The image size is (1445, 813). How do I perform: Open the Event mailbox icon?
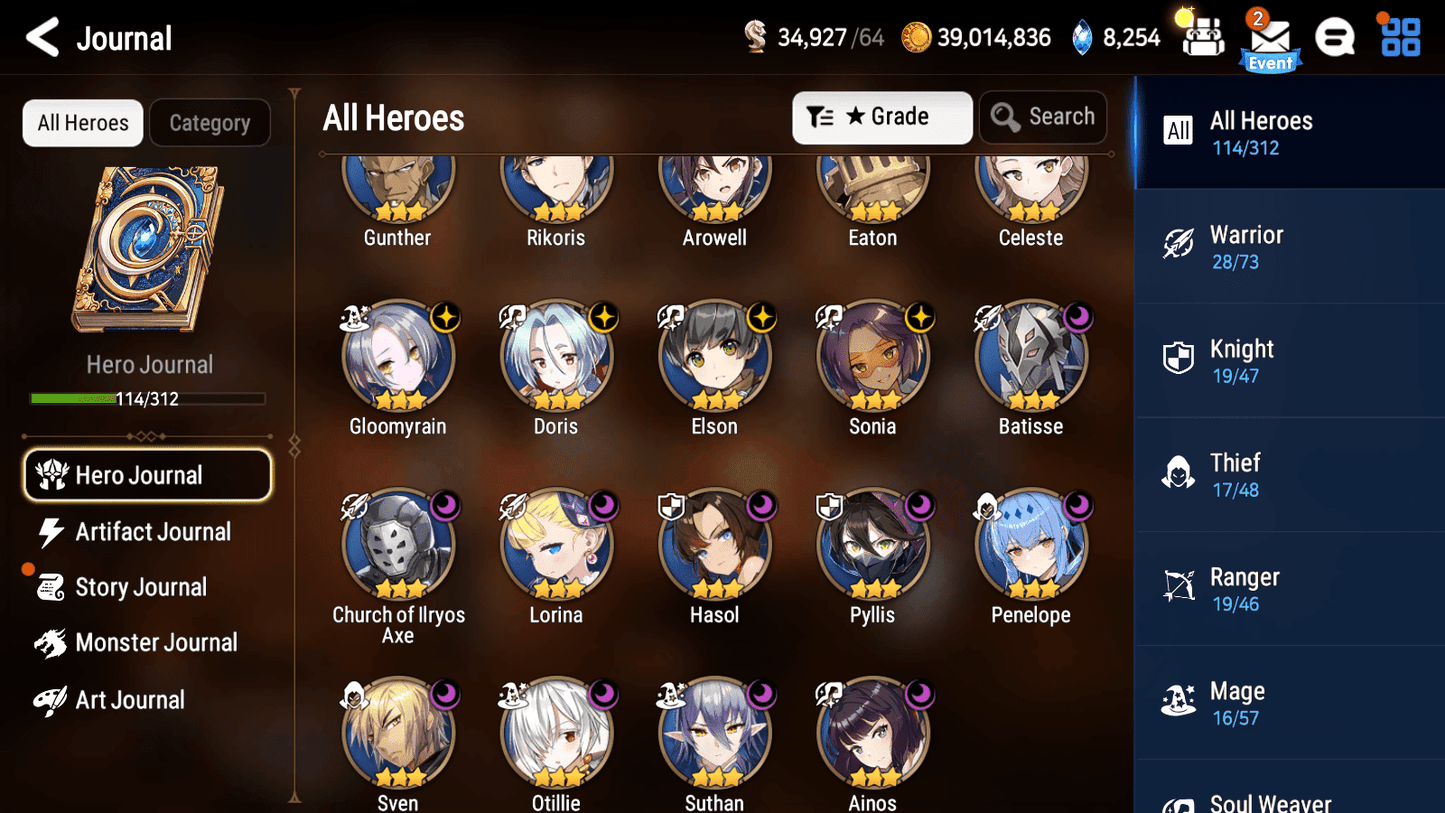click(1269, 38)
